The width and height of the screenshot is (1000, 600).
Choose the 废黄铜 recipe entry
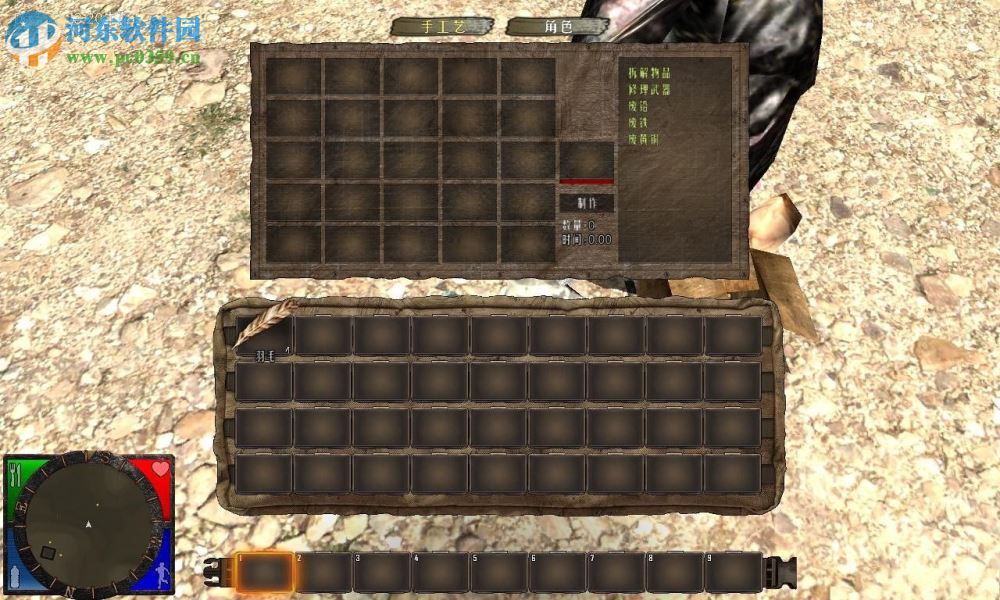(643, 140)
